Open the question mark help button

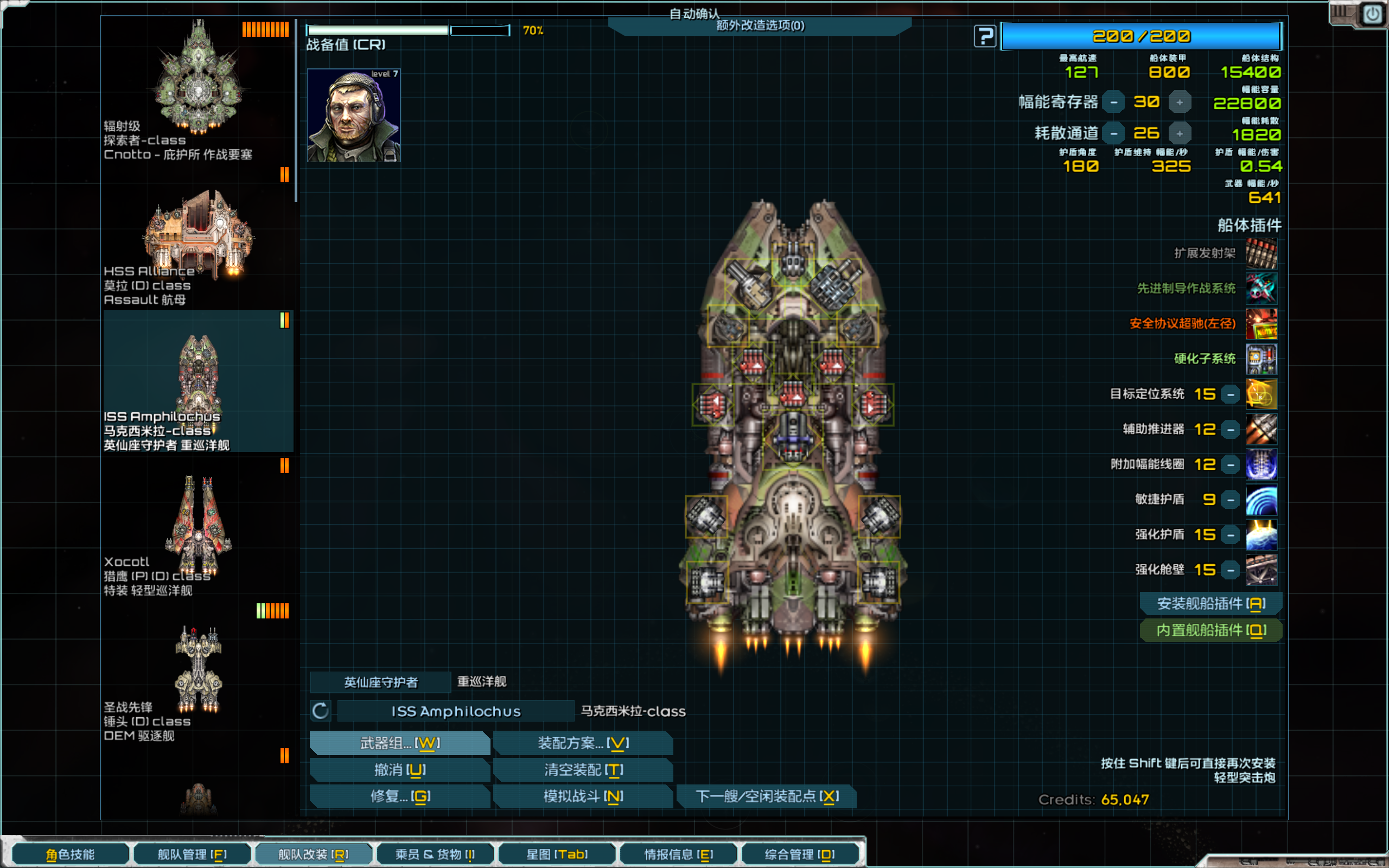coord(985,37)
